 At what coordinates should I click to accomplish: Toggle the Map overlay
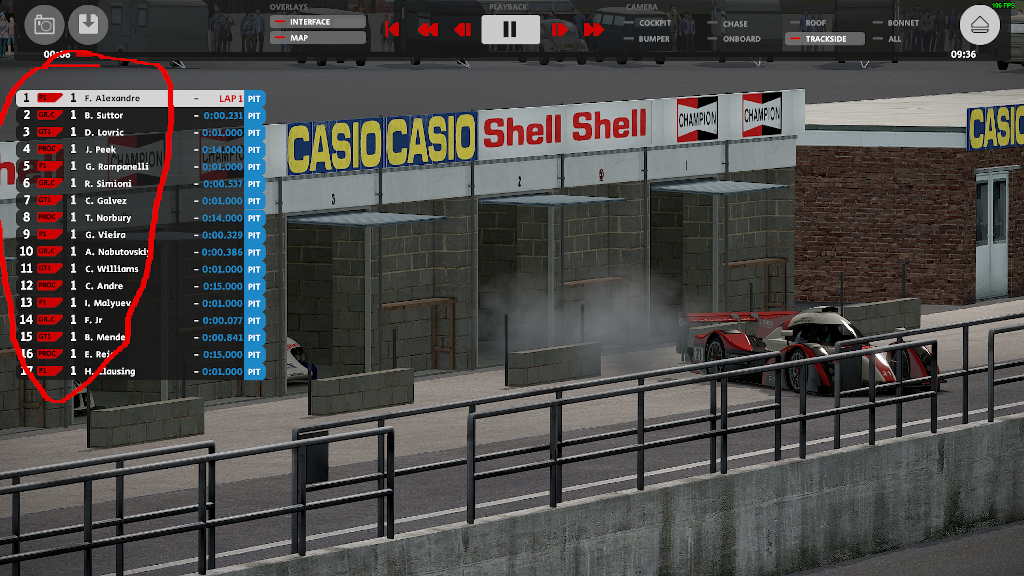(317, 38)
